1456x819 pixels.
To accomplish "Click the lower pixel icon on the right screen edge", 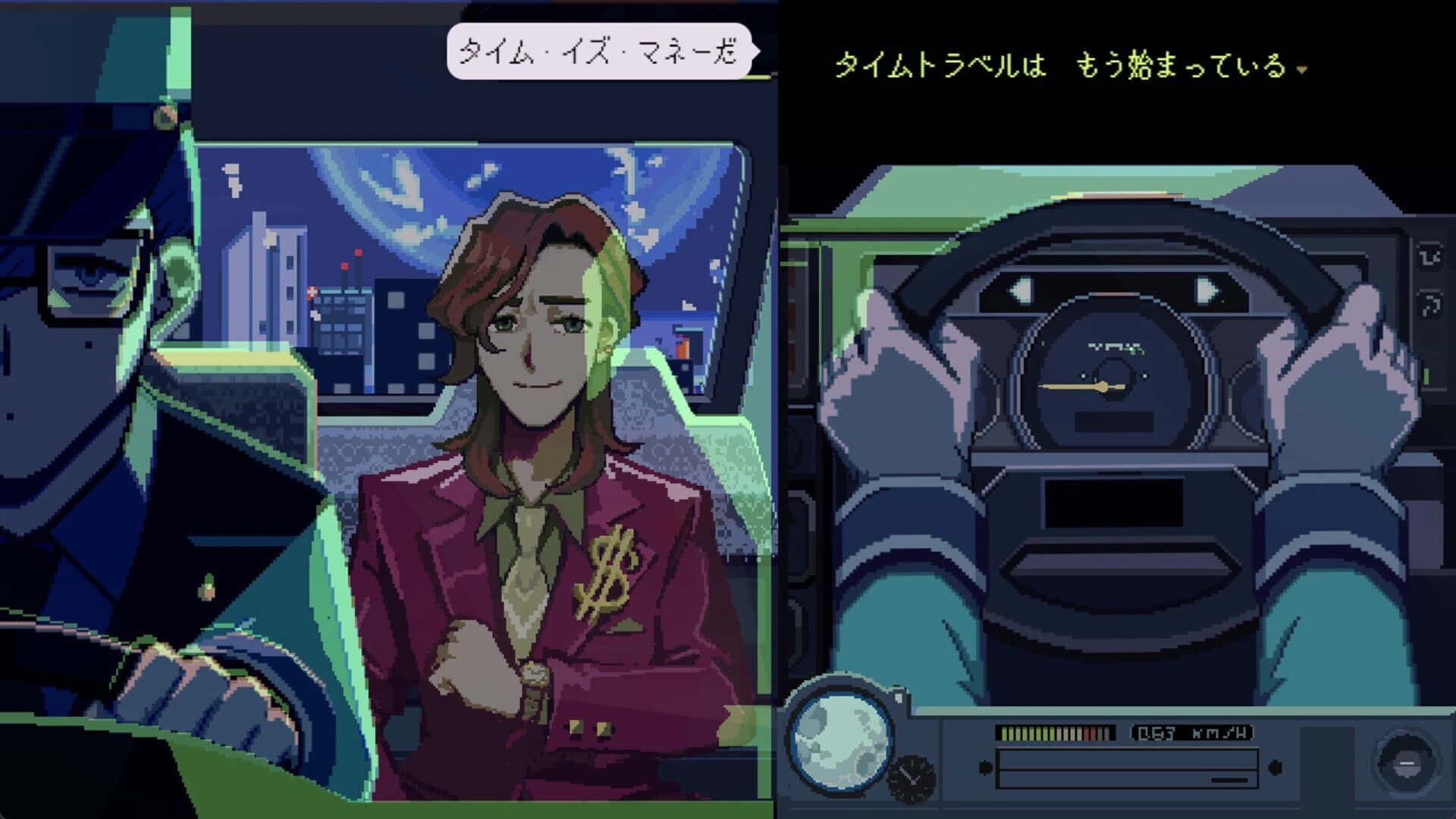I will tap(1429, 303).
